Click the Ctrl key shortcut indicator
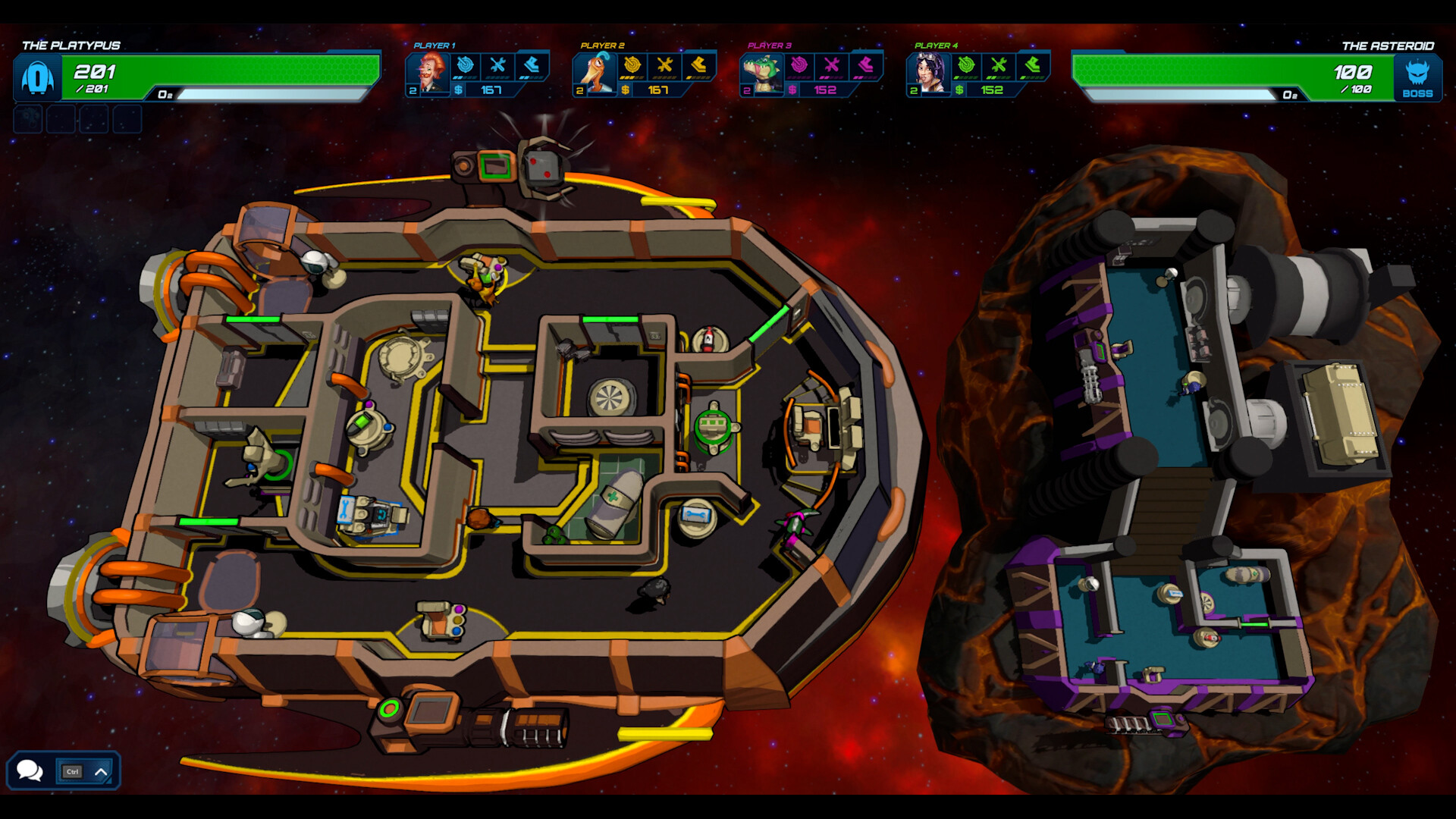1456x819 pixels. (73, 770)
